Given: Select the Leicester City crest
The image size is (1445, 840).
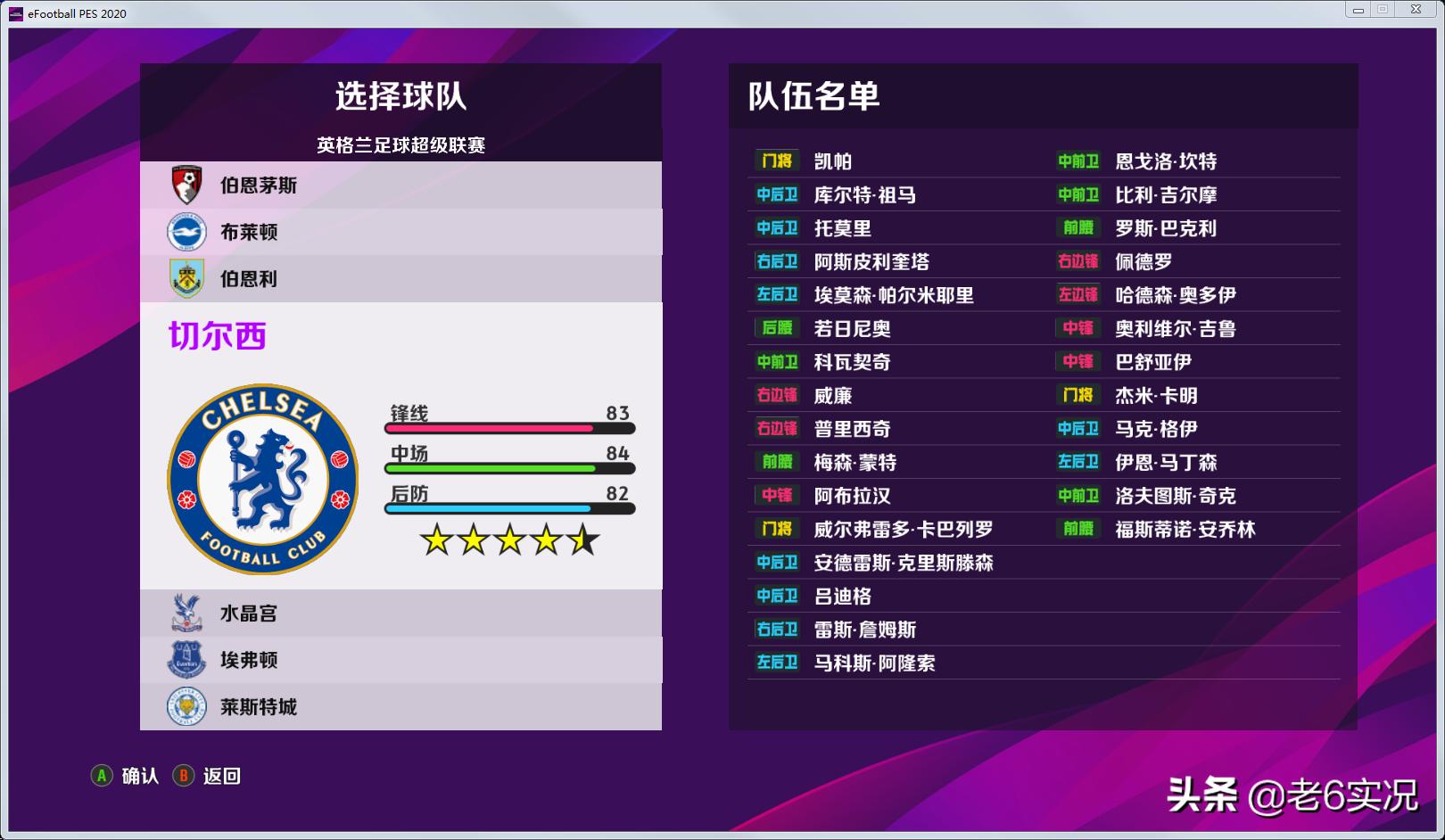Looking at the screenshot, I should (x=186, y=706).
